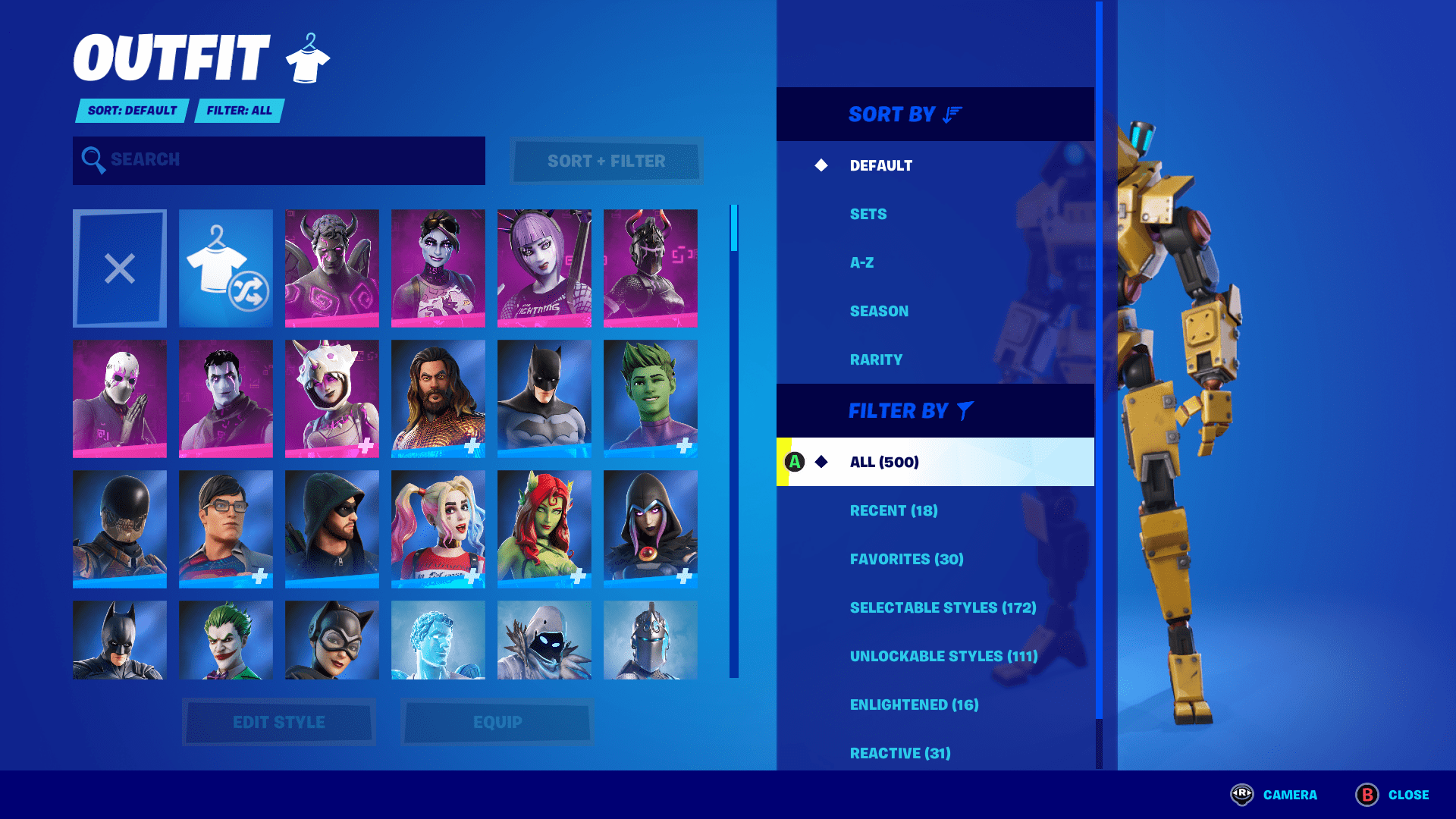1456x819 pixels.
Task: Select the FAVORITES (30) filter
Action: 905,559
